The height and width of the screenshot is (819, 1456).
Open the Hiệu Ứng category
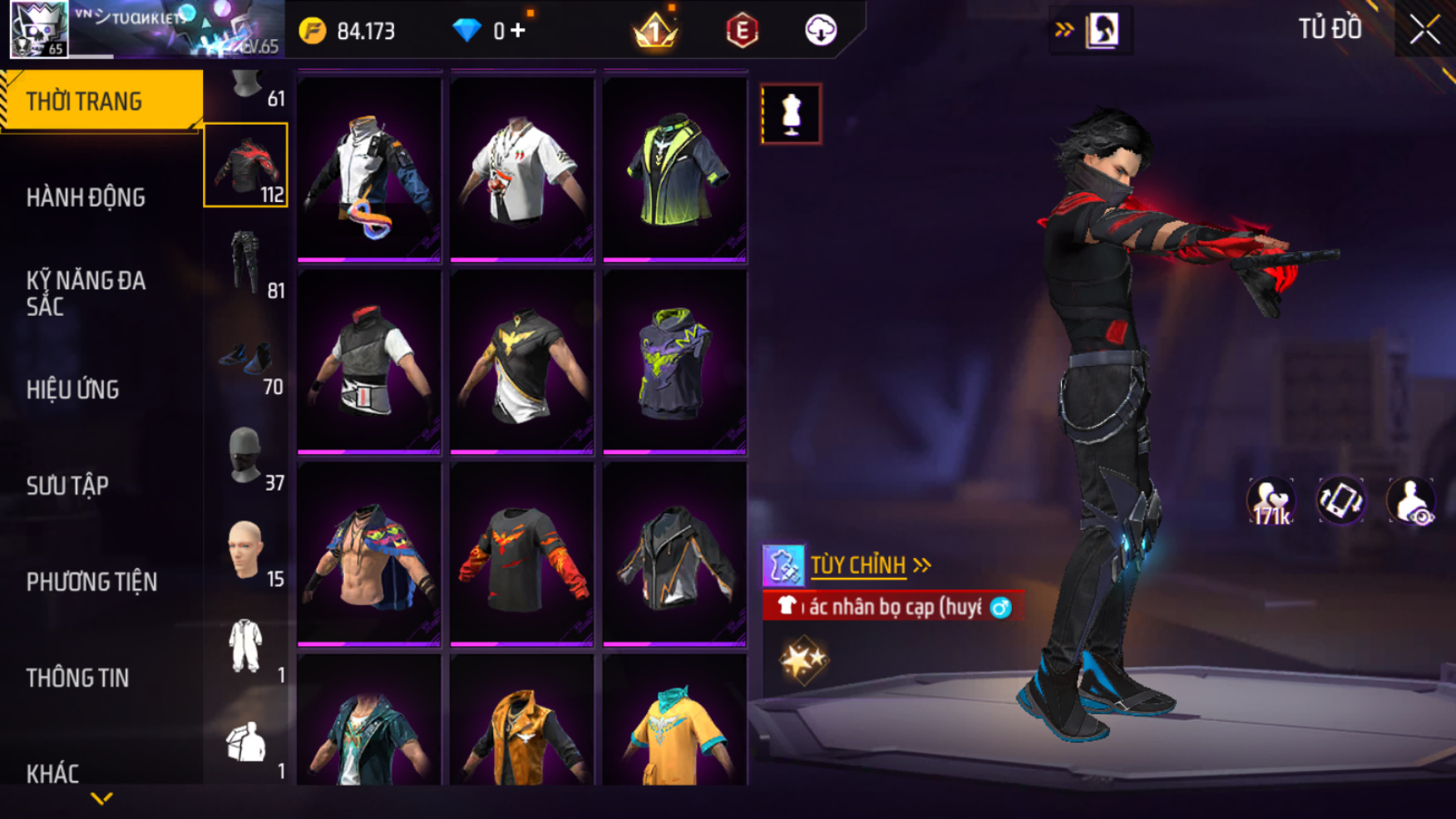[x=73, y=389]
